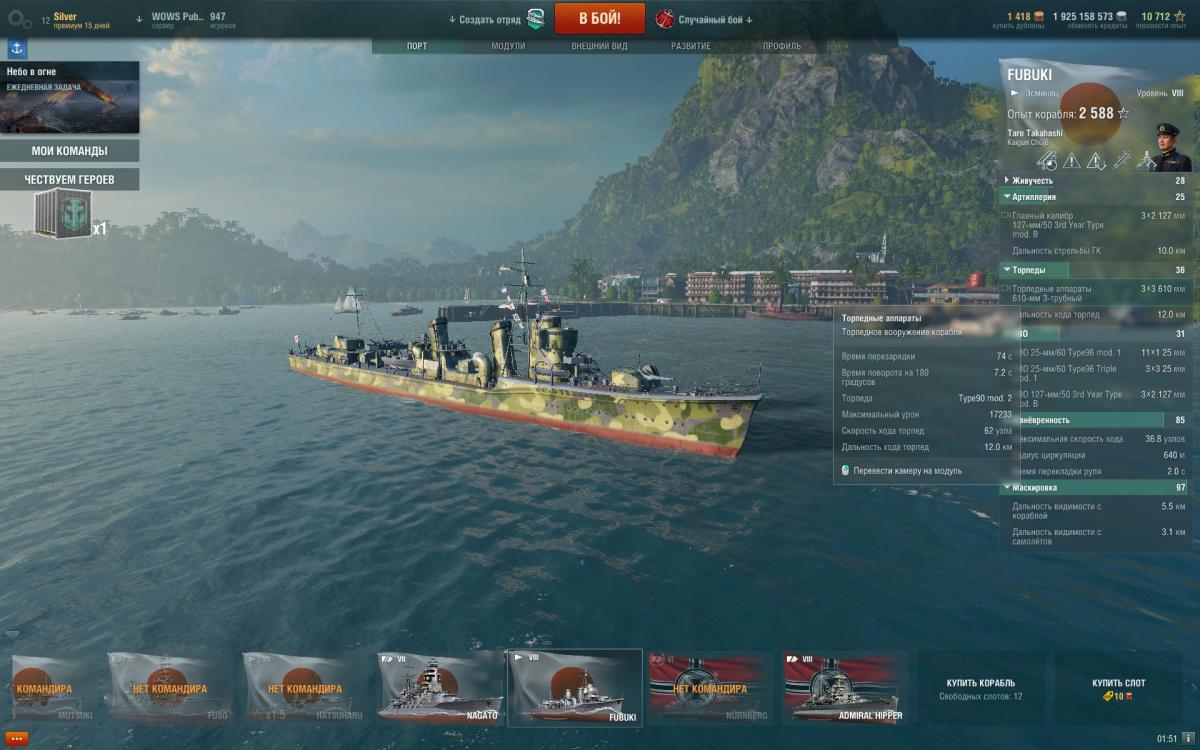Open the Развитие tab
Image resolution: width=1200 pixels, height=750 pixels.
click(x=691, y=46)
